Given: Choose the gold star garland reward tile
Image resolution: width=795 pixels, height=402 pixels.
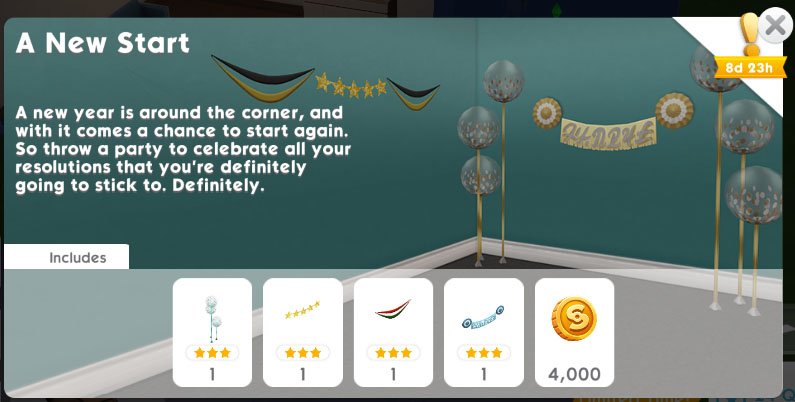Looking at the screenshot, I should pyautogui.click(x=302, y=332).
